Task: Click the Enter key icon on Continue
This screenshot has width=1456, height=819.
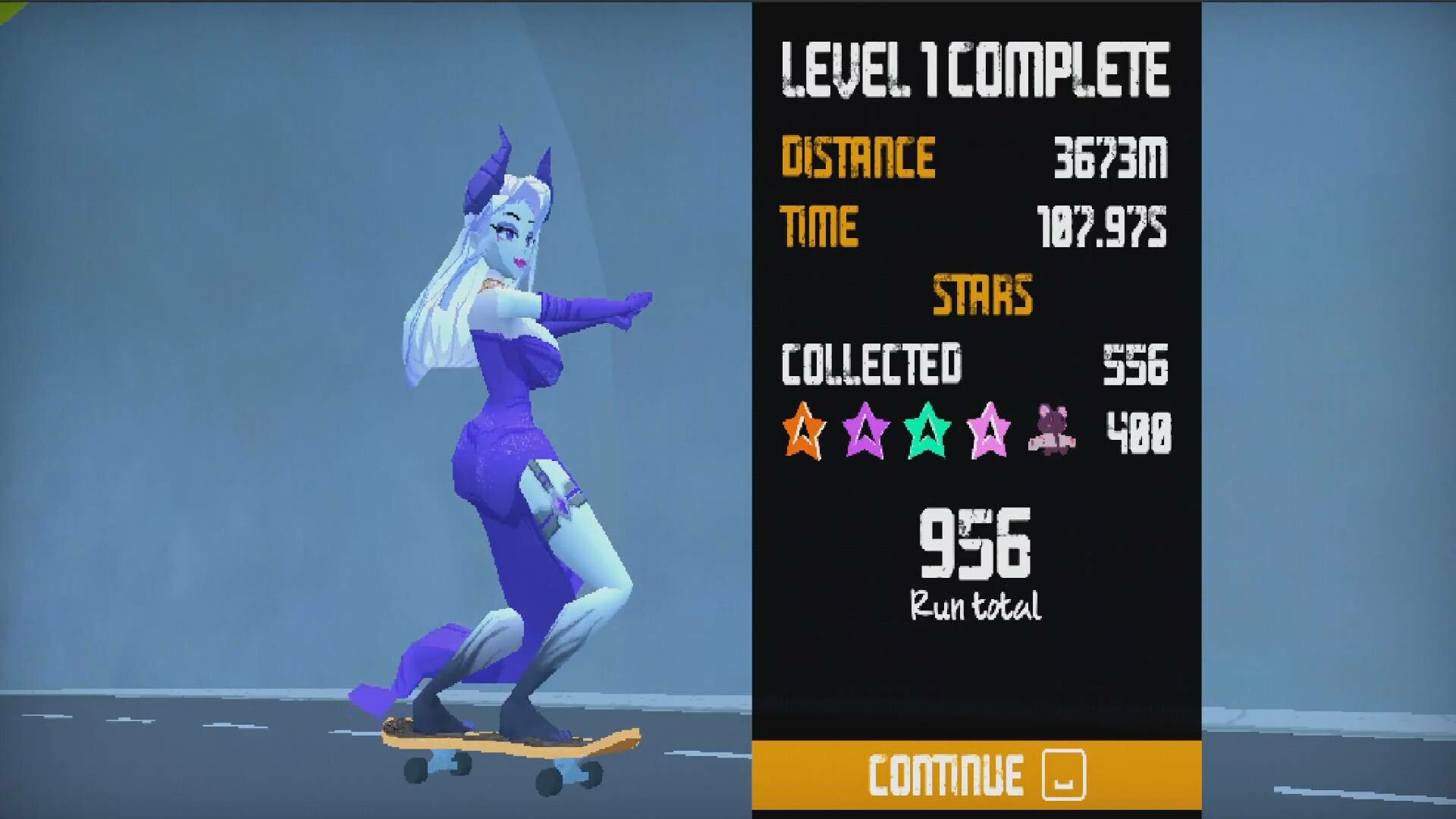Action: pos(1065,775)
